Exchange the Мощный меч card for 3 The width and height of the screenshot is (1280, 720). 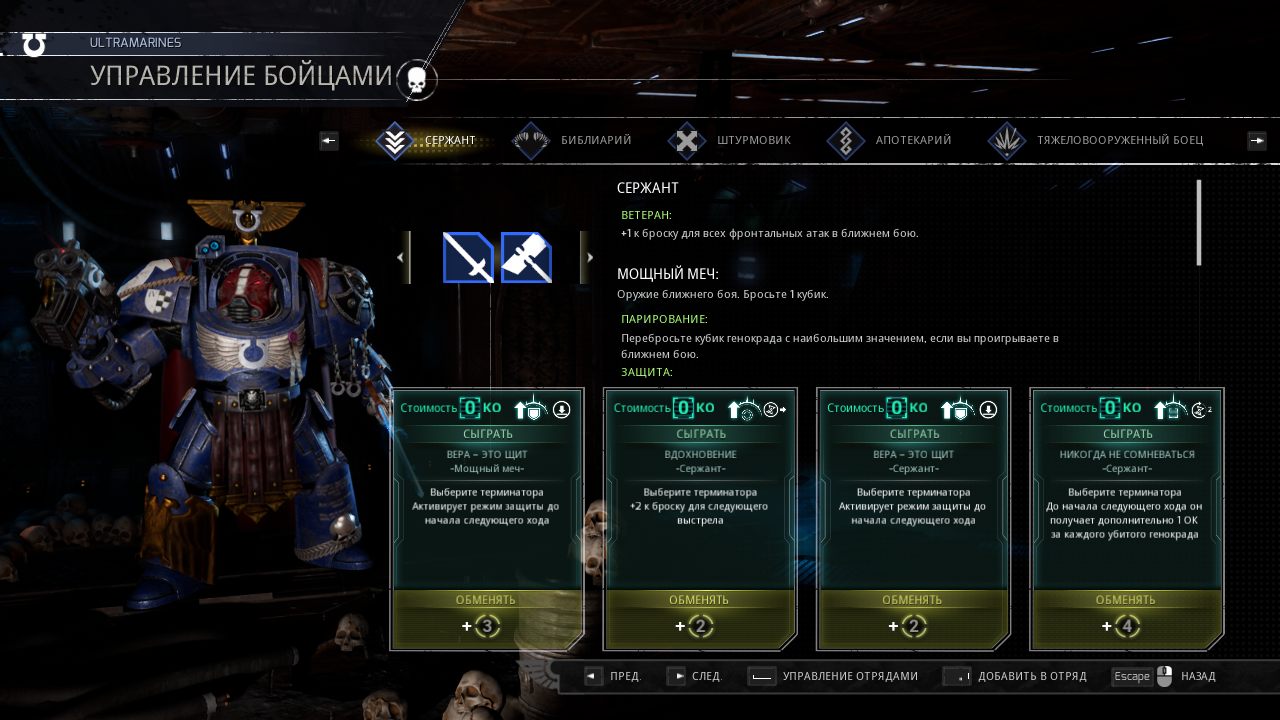(486, 600)
